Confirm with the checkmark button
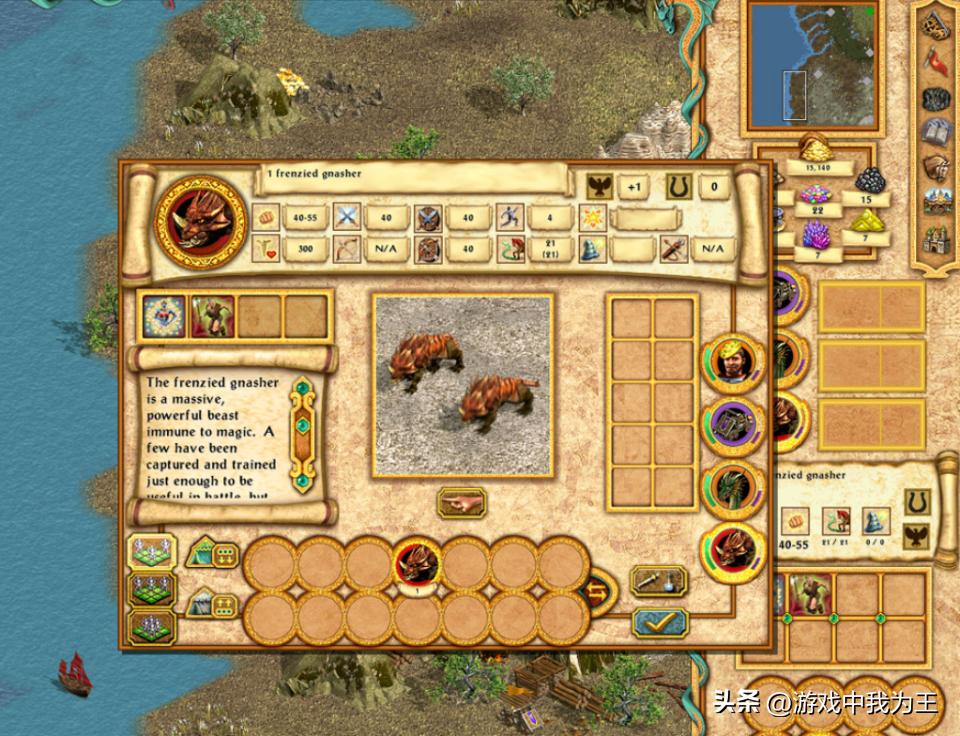 [659, 622]
